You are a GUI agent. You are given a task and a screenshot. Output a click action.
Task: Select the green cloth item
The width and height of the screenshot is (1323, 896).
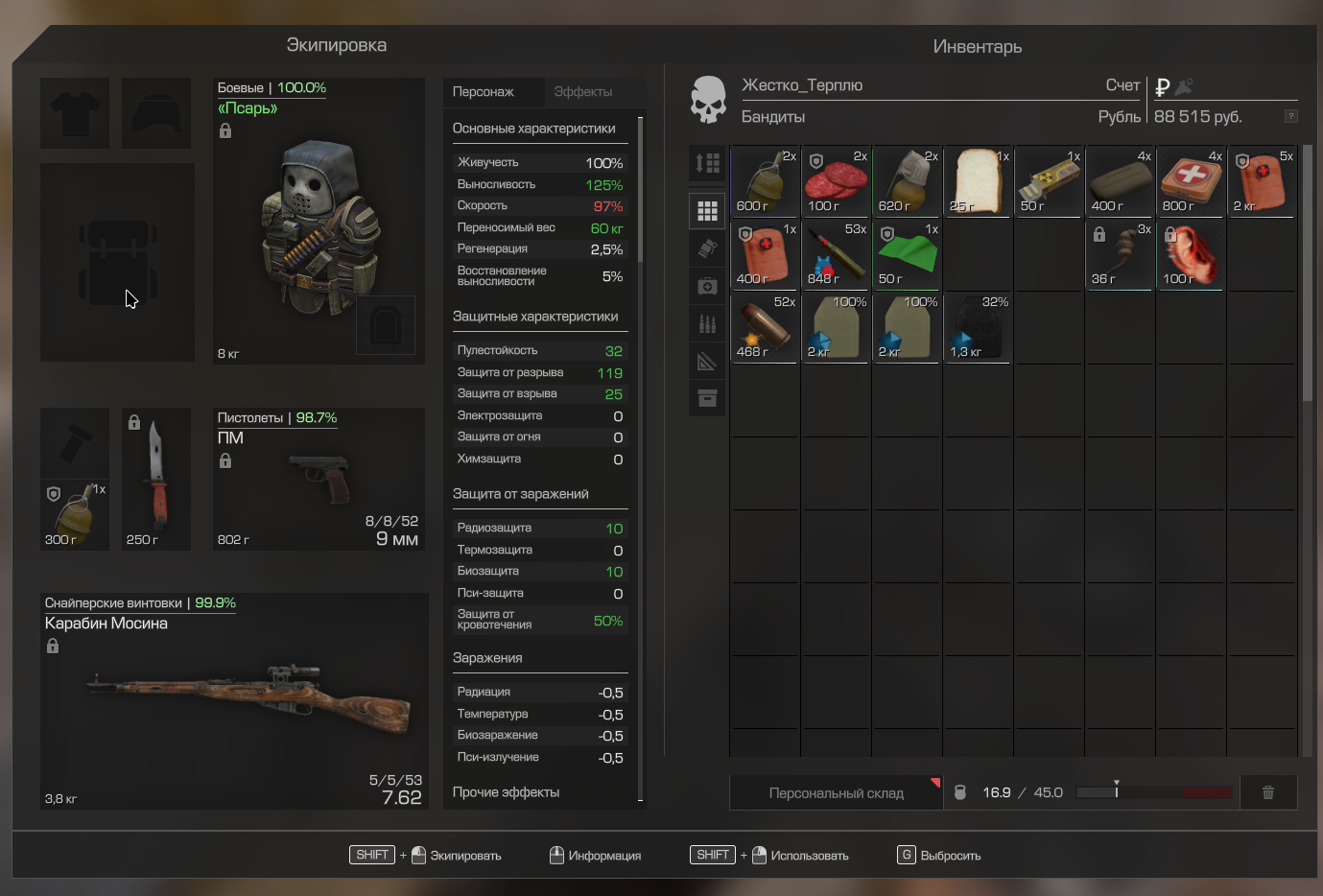point(907,255)
